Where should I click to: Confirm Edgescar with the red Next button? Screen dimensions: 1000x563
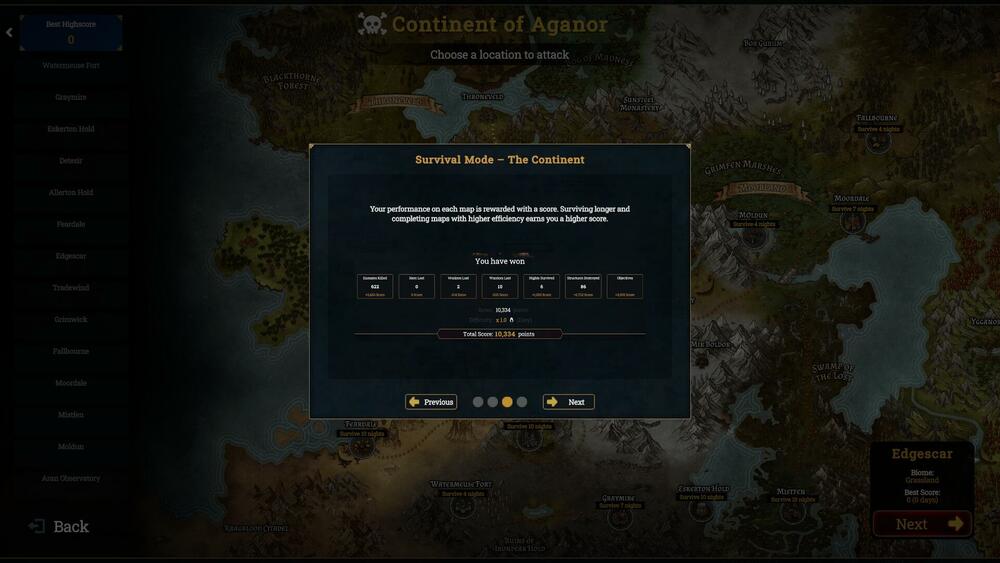click(x=921, y=524)
